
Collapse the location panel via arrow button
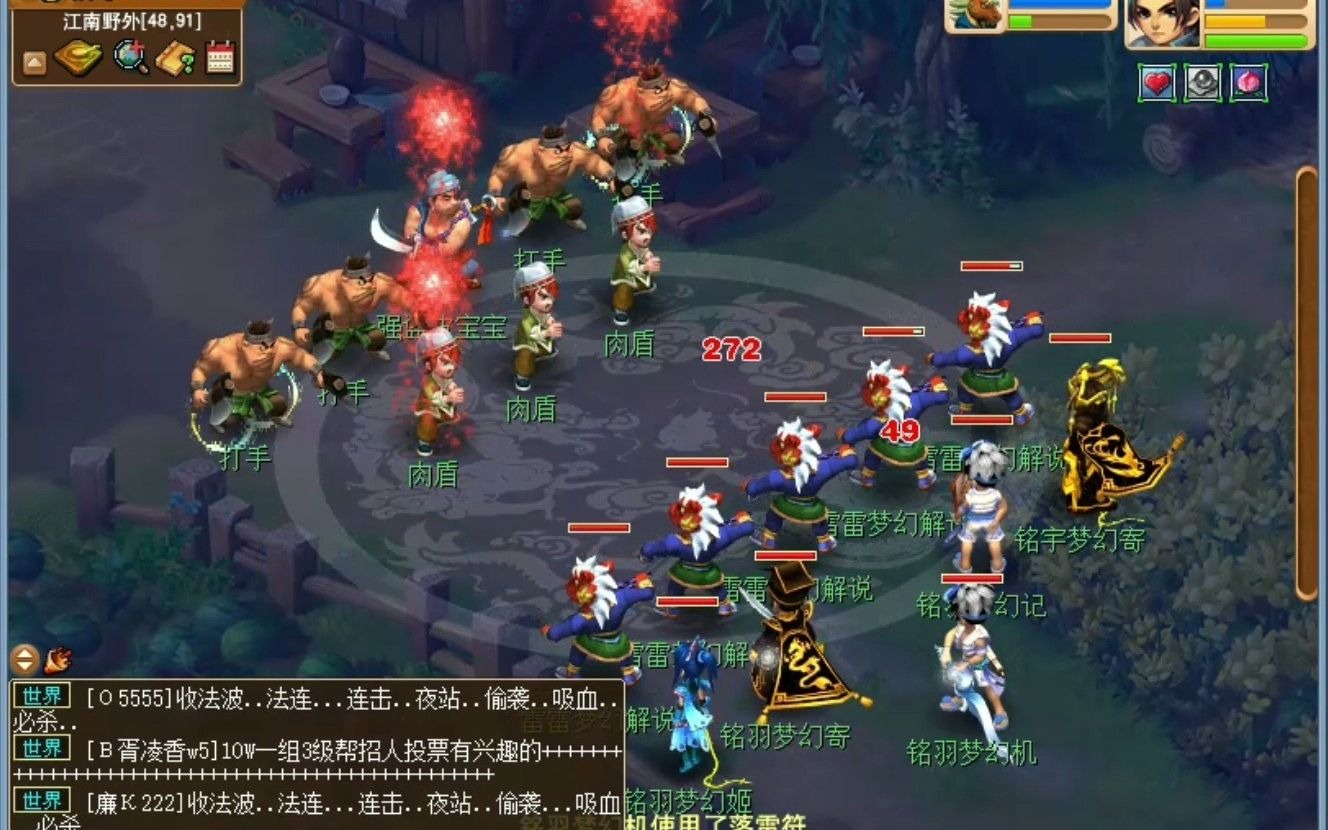coord(33,60)
